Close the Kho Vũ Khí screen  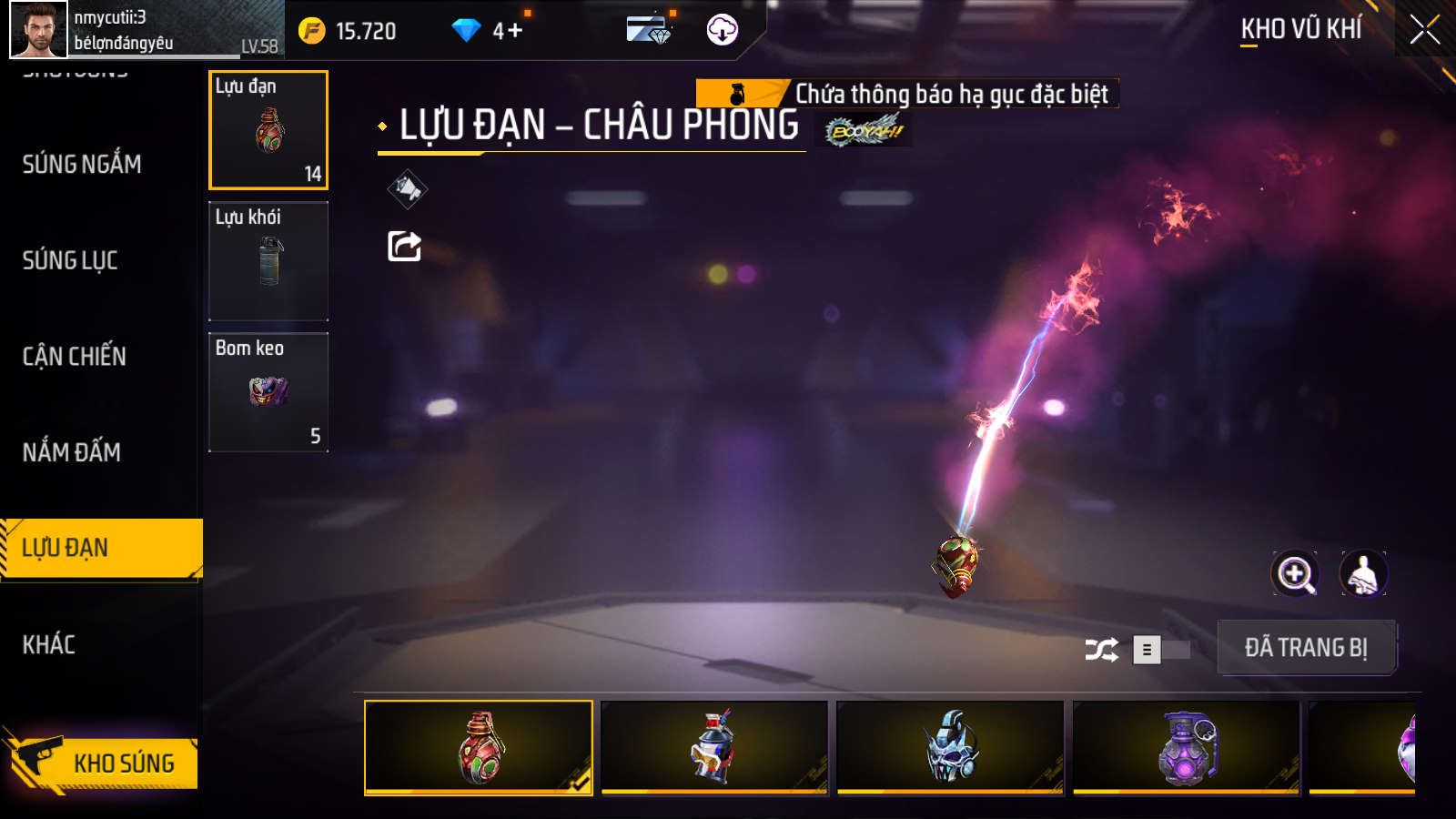pyautogui.click(x=1424, y=30)
